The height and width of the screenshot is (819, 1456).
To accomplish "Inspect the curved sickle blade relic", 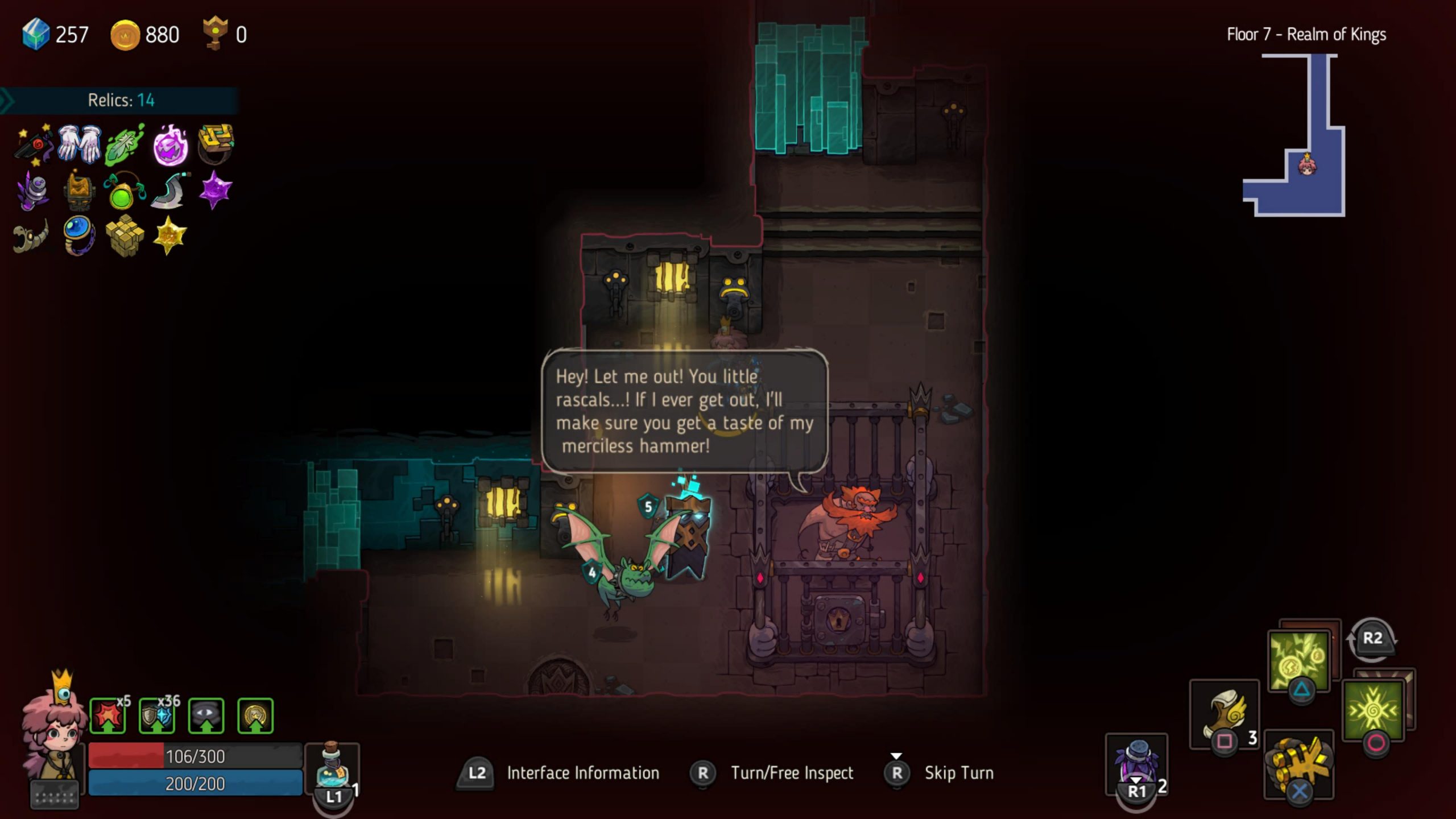I will click(x=168, y=191).
